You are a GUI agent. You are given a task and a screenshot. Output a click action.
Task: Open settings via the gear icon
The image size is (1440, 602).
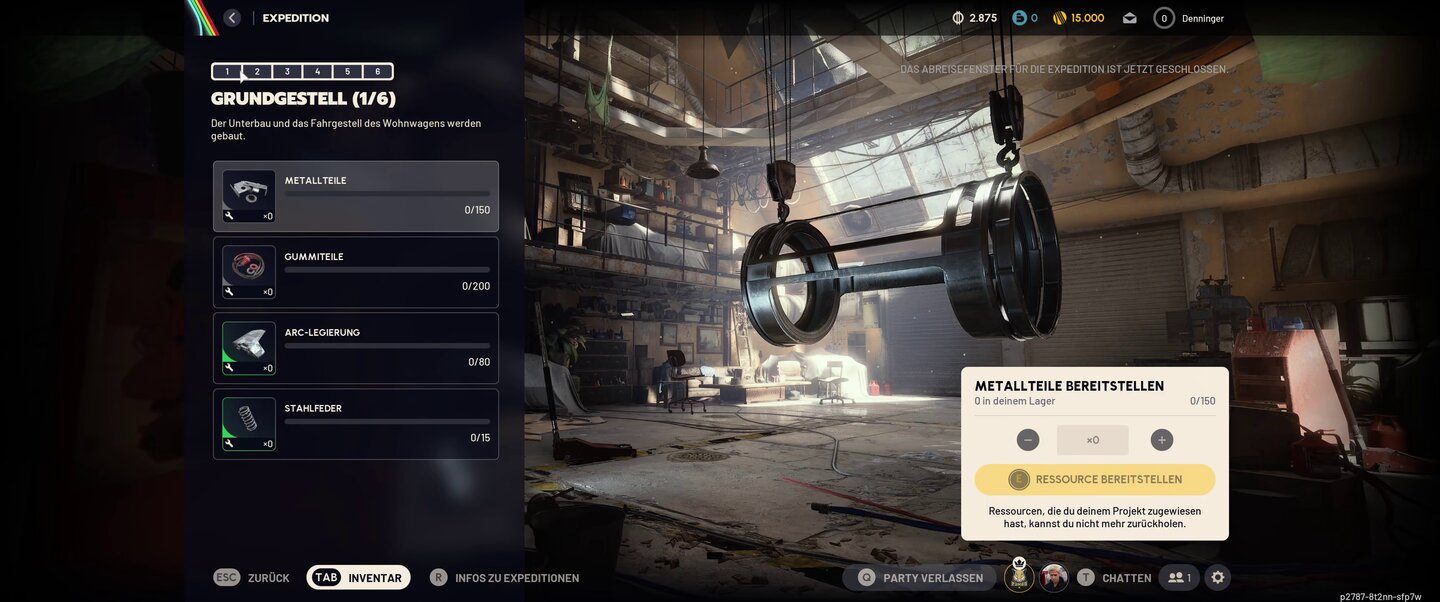tap(1217, 577)
